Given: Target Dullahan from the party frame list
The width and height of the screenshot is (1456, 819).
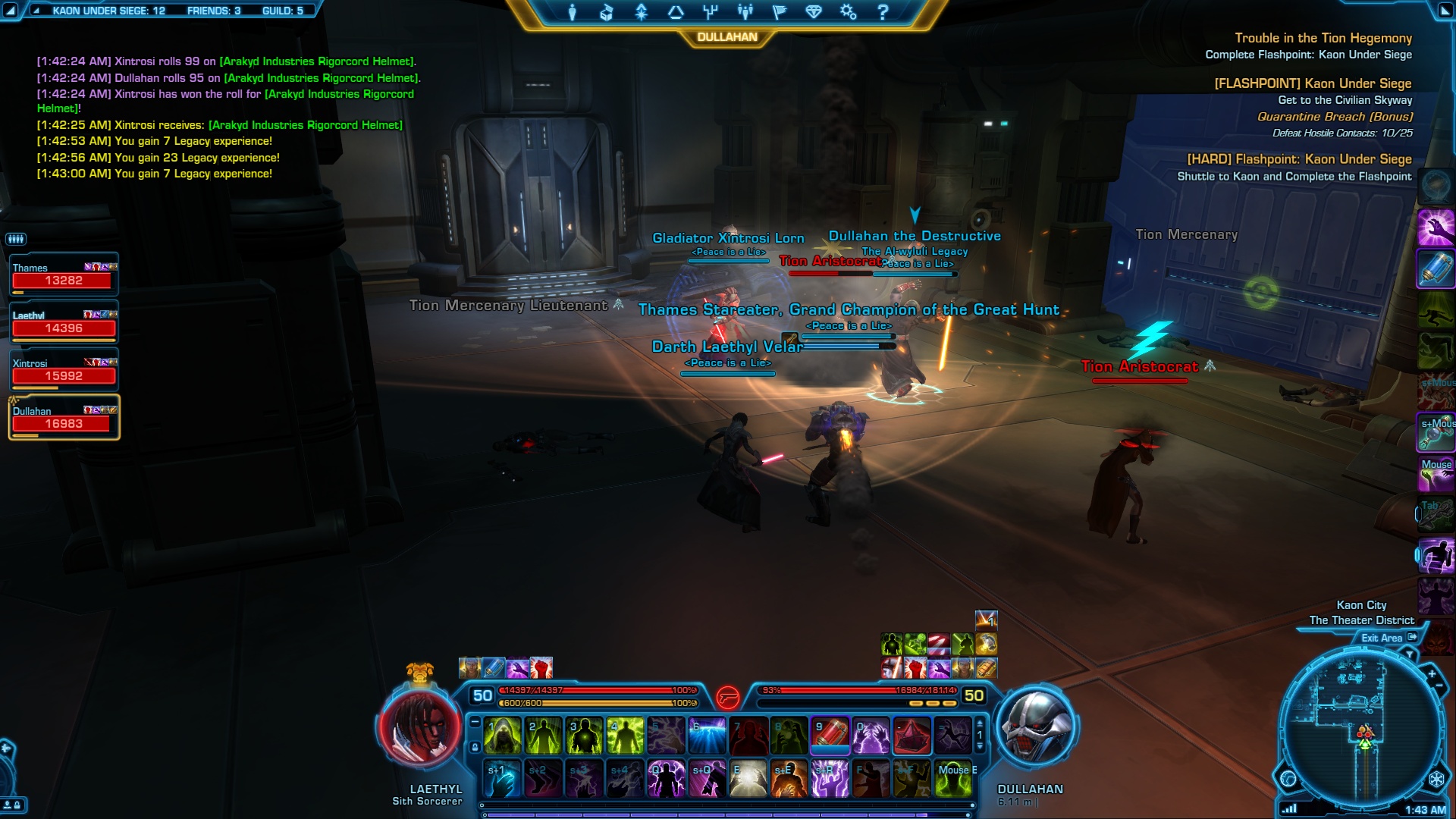Looking at the screenshot, I should coord(64,418).
